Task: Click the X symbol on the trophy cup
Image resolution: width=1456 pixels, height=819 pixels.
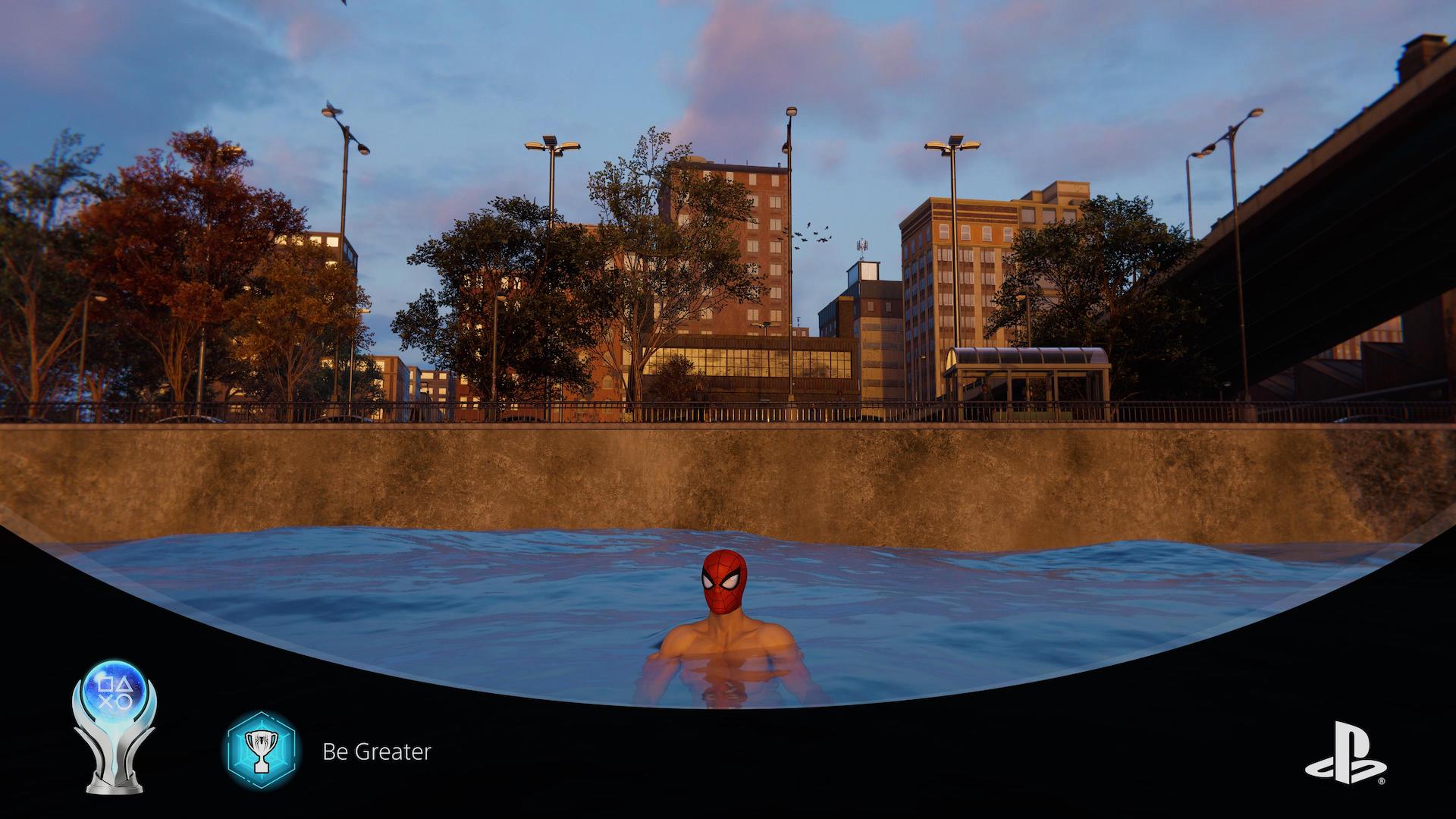Action: coord(105,701)
